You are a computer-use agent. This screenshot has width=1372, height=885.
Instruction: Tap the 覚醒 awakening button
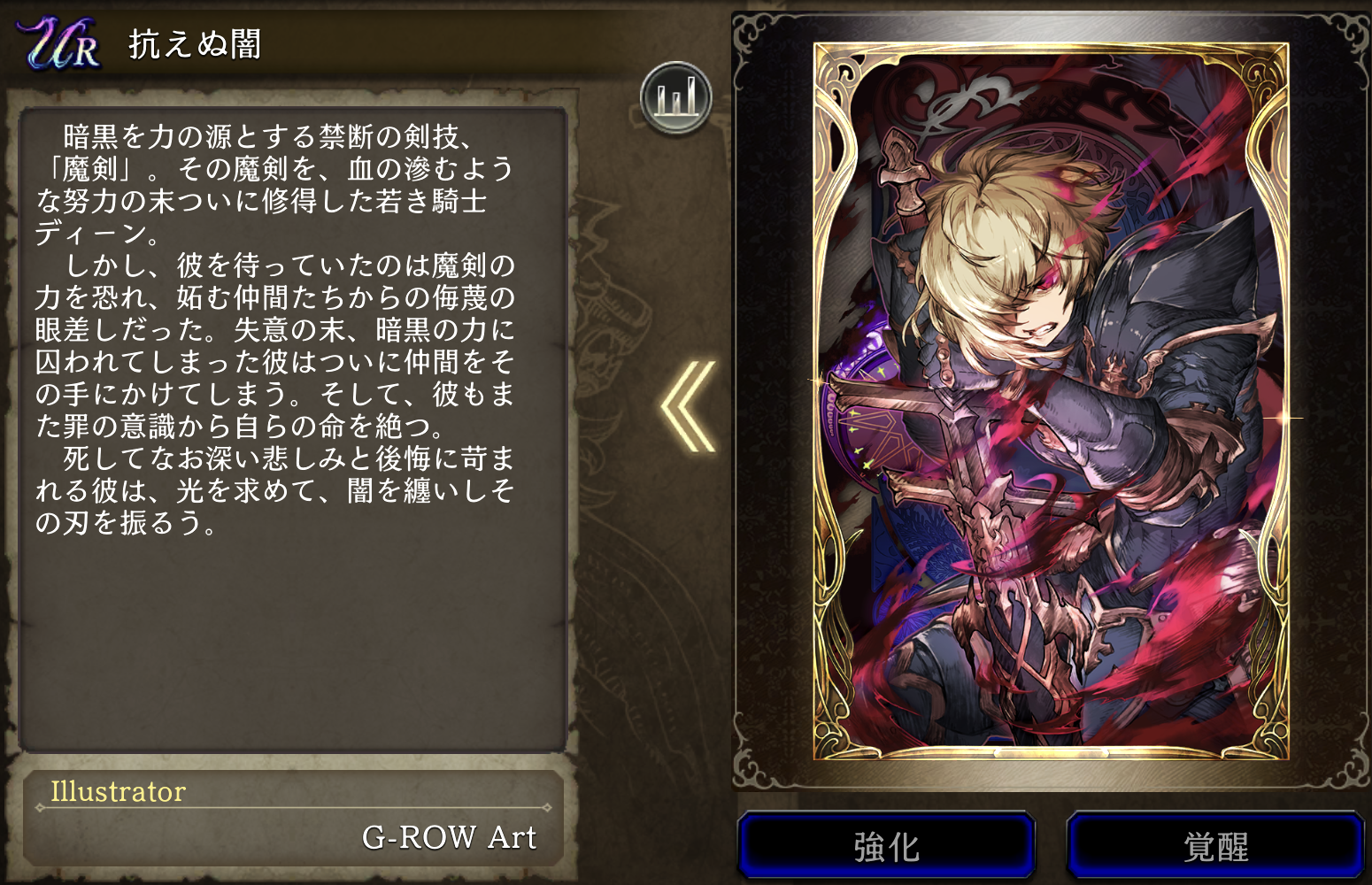(1215, 845)
